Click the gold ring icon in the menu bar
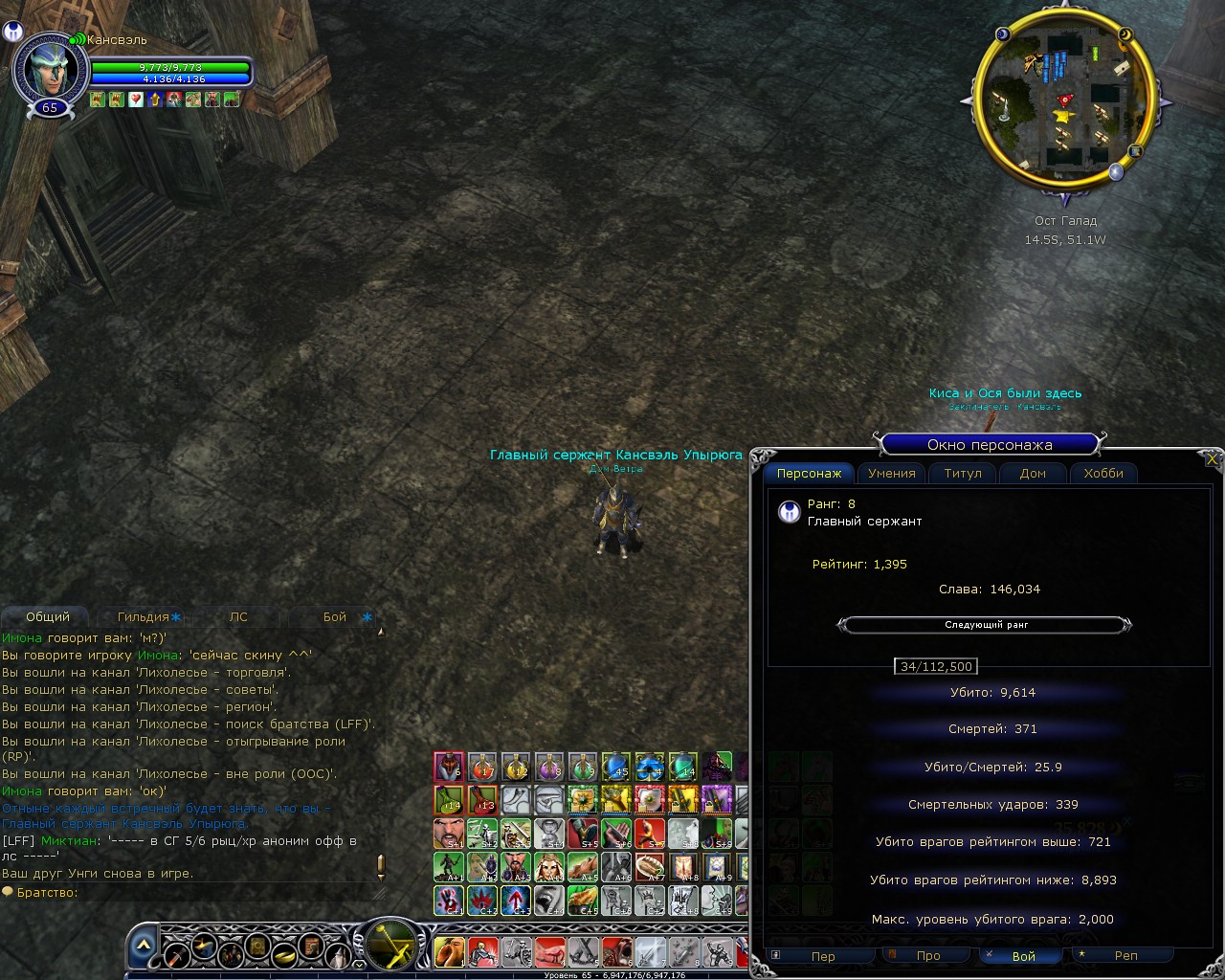This screenshot has width=1225, height=980. pyautogui.click(x=284, y=953)
